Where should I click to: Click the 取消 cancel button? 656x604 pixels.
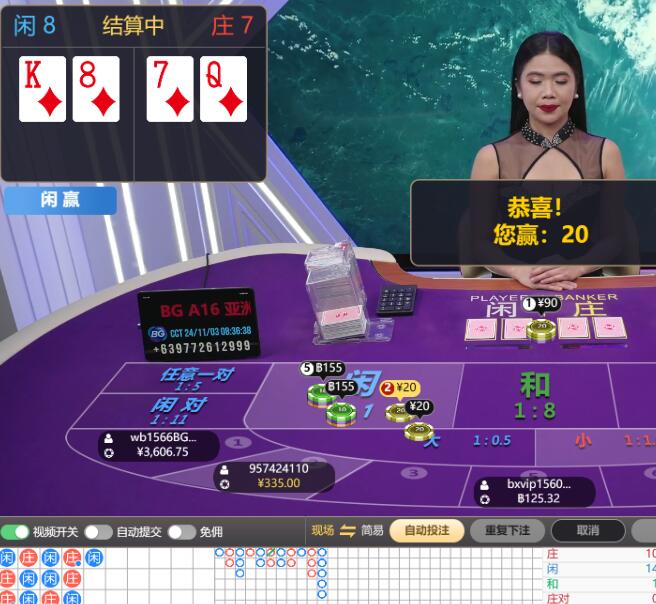click(x=588, y=531)
